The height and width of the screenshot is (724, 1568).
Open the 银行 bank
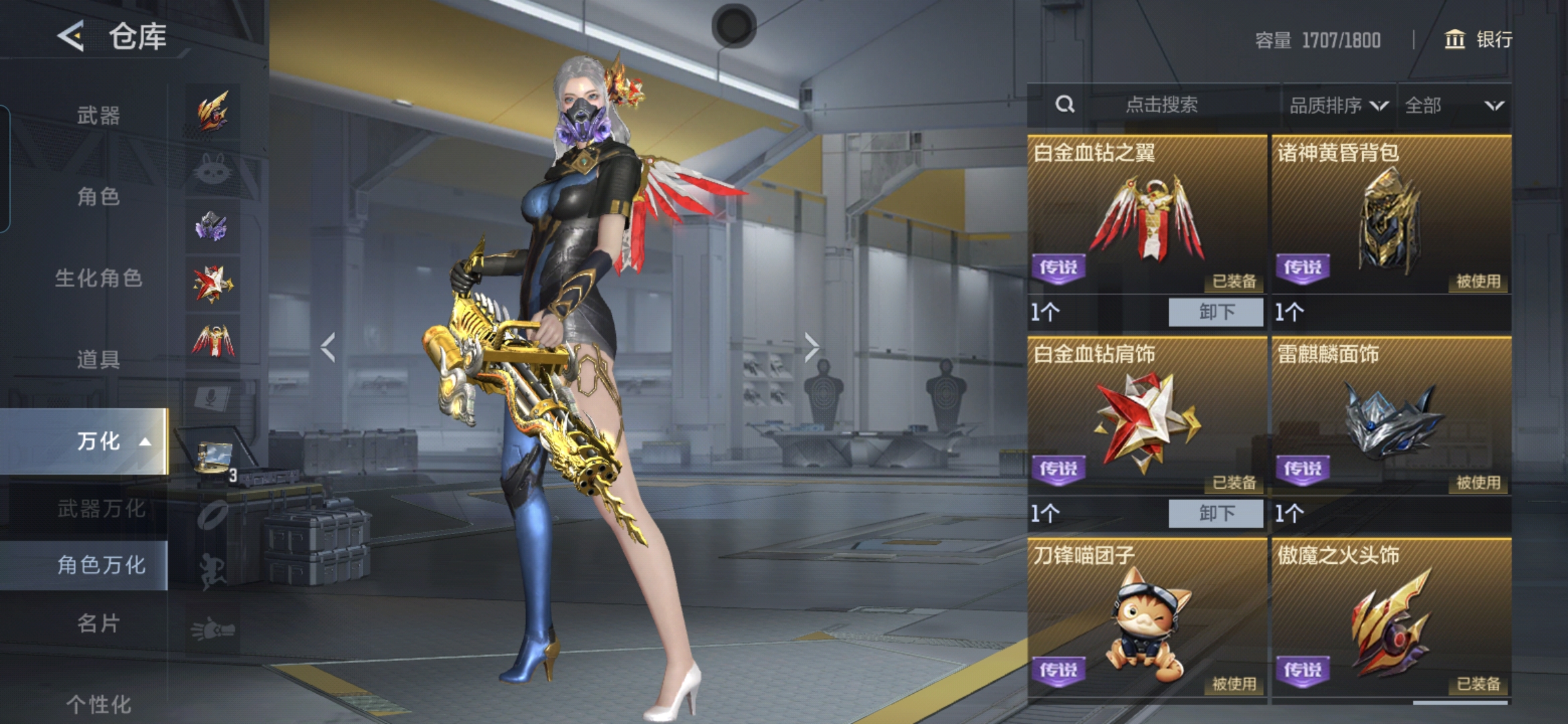point(1478,40)
